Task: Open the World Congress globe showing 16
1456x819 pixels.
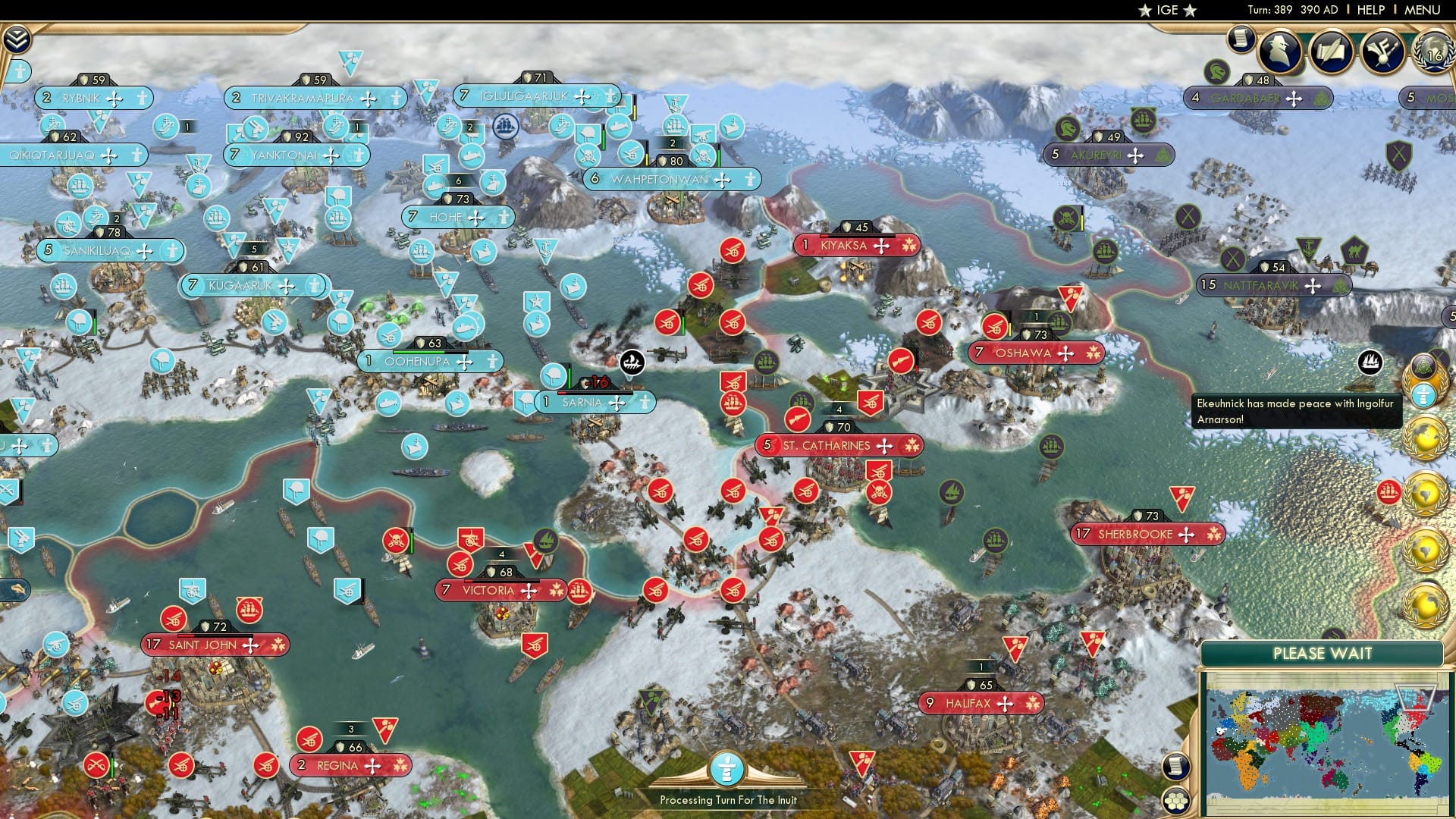Action: point(1436,53)
